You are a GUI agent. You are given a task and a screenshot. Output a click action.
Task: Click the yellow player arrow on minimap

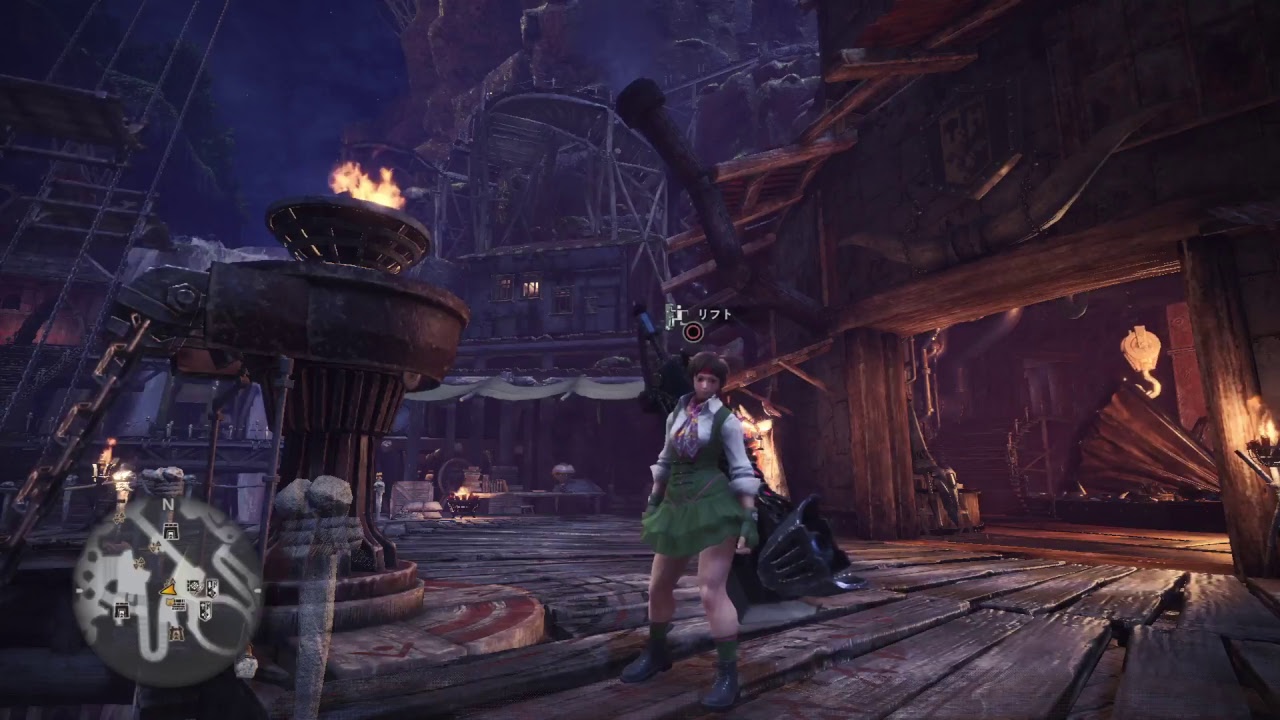click(168, 588)
